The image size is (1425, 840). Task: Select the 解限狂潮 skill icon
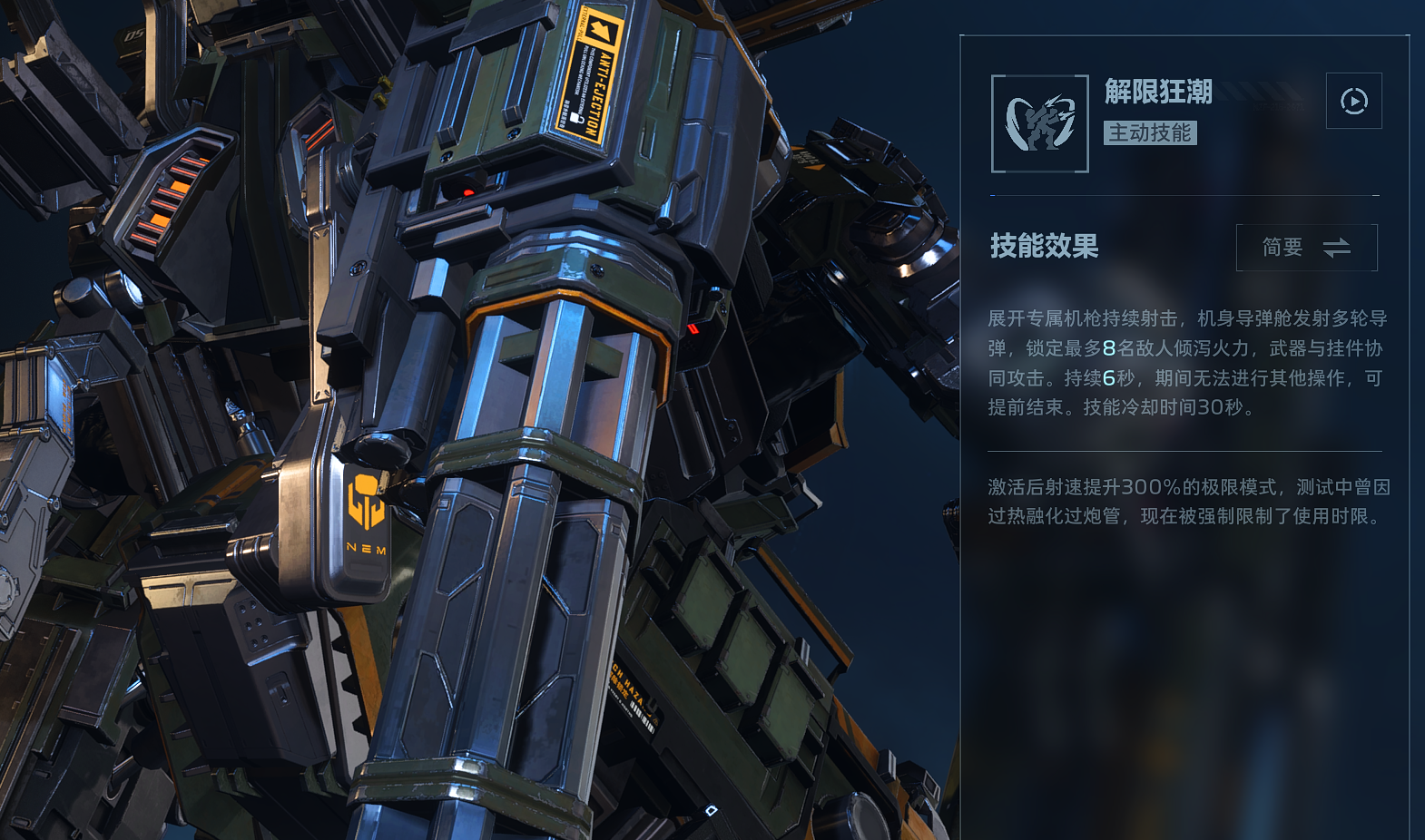pos(1040,123)
